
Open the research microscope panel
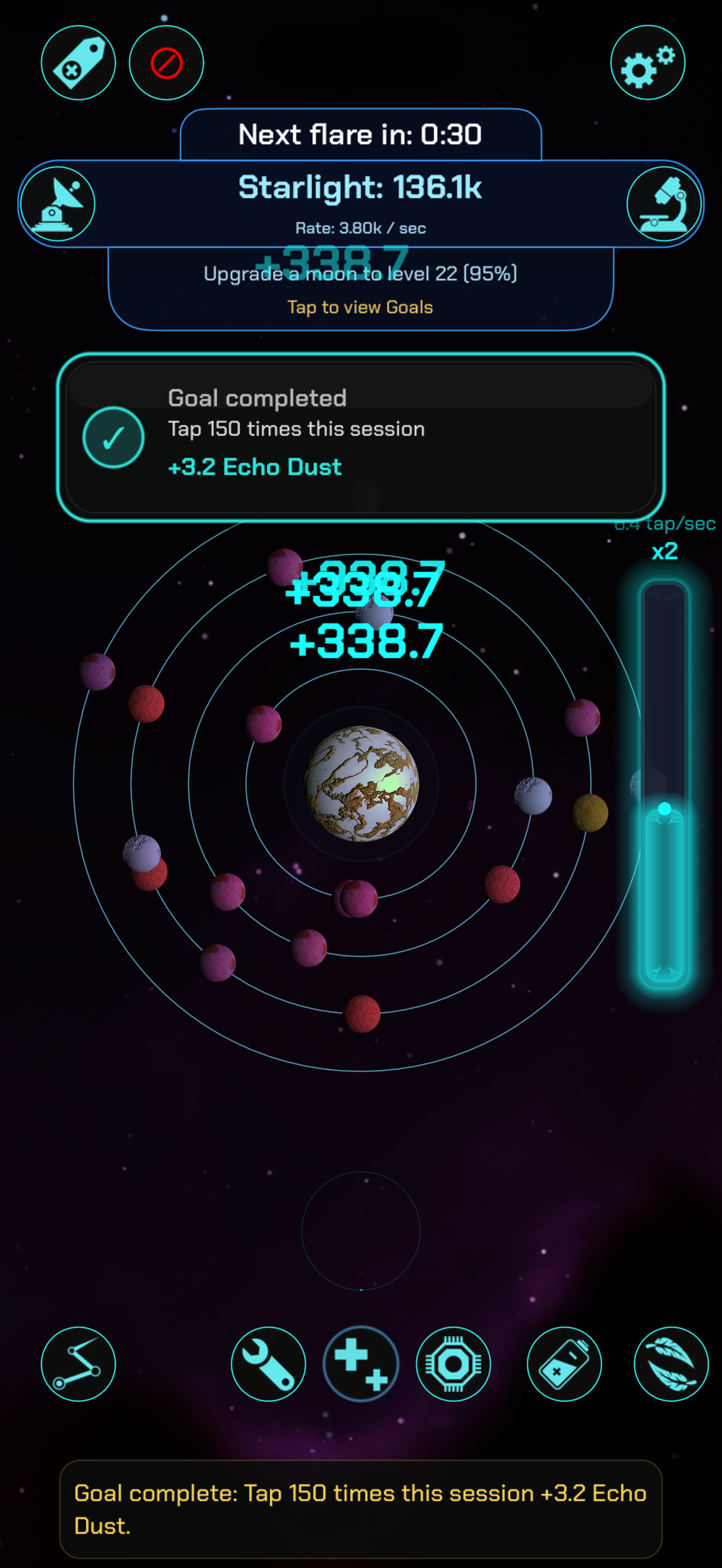click(665, 204)
